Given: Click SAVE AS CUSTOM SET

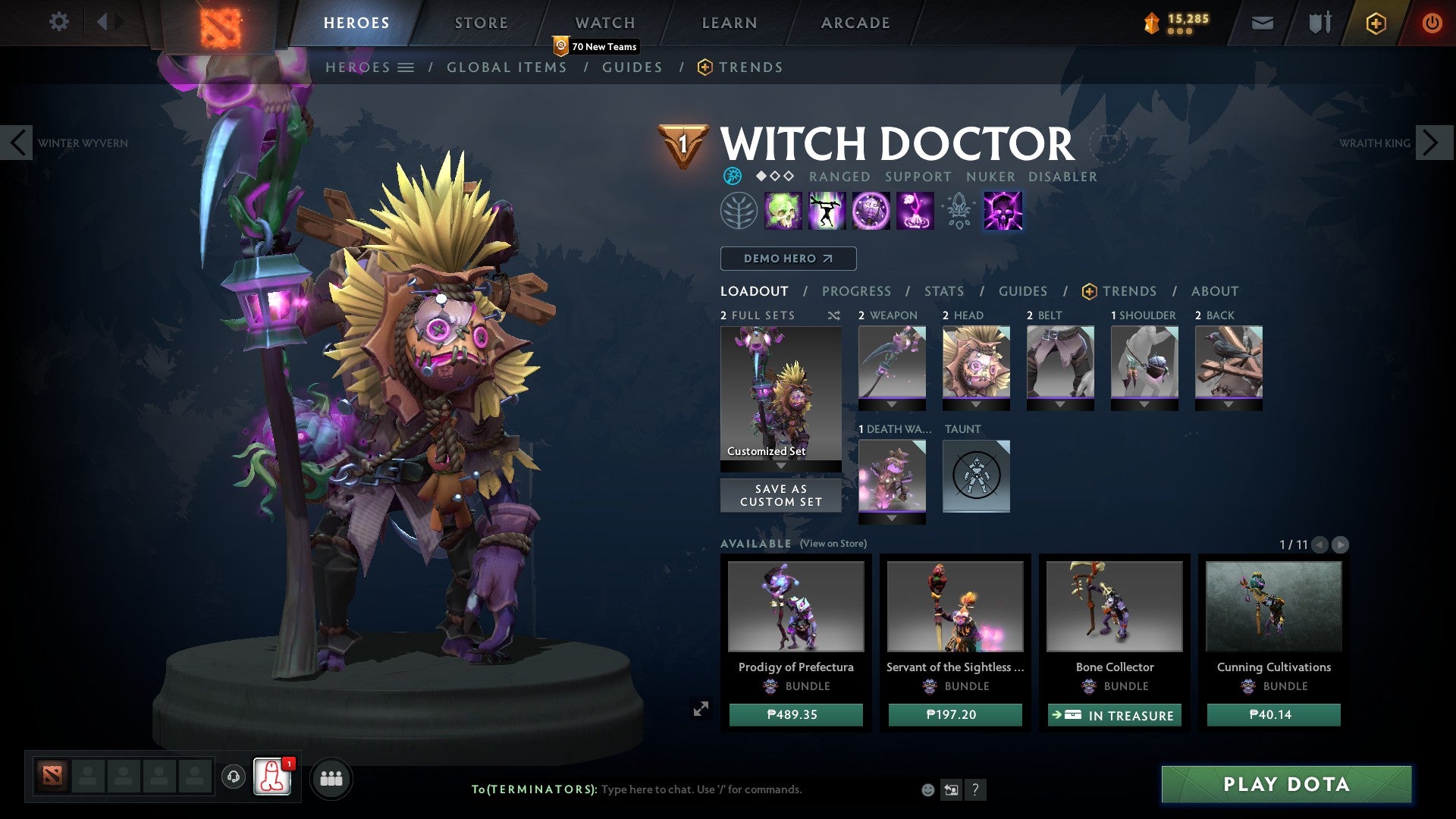Looking at the screenshot, I should pyautogui.click(x=780, y=495).
